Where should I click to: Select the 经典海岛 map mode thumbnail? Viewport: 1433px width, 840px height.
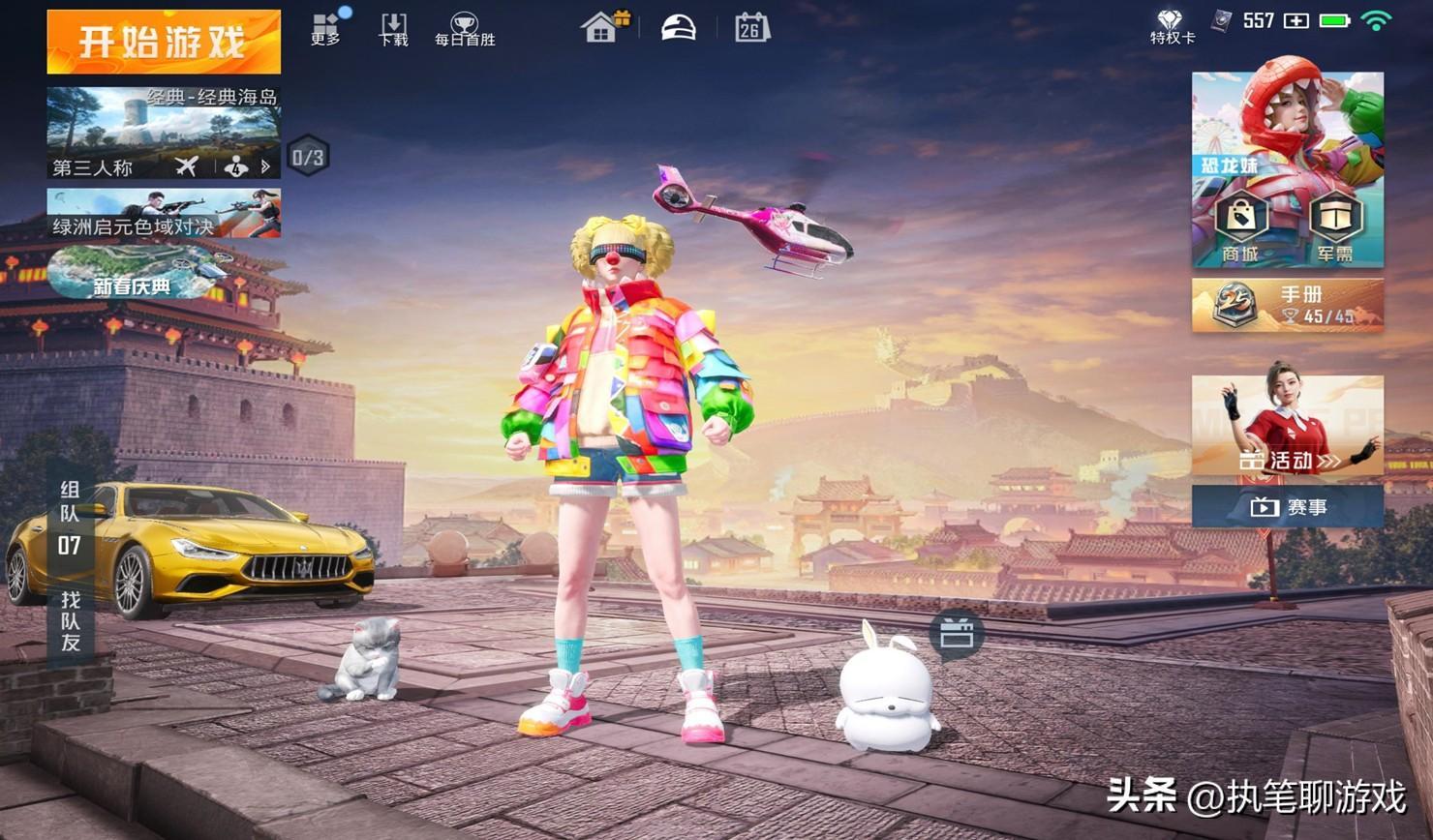tap(164, 132)
